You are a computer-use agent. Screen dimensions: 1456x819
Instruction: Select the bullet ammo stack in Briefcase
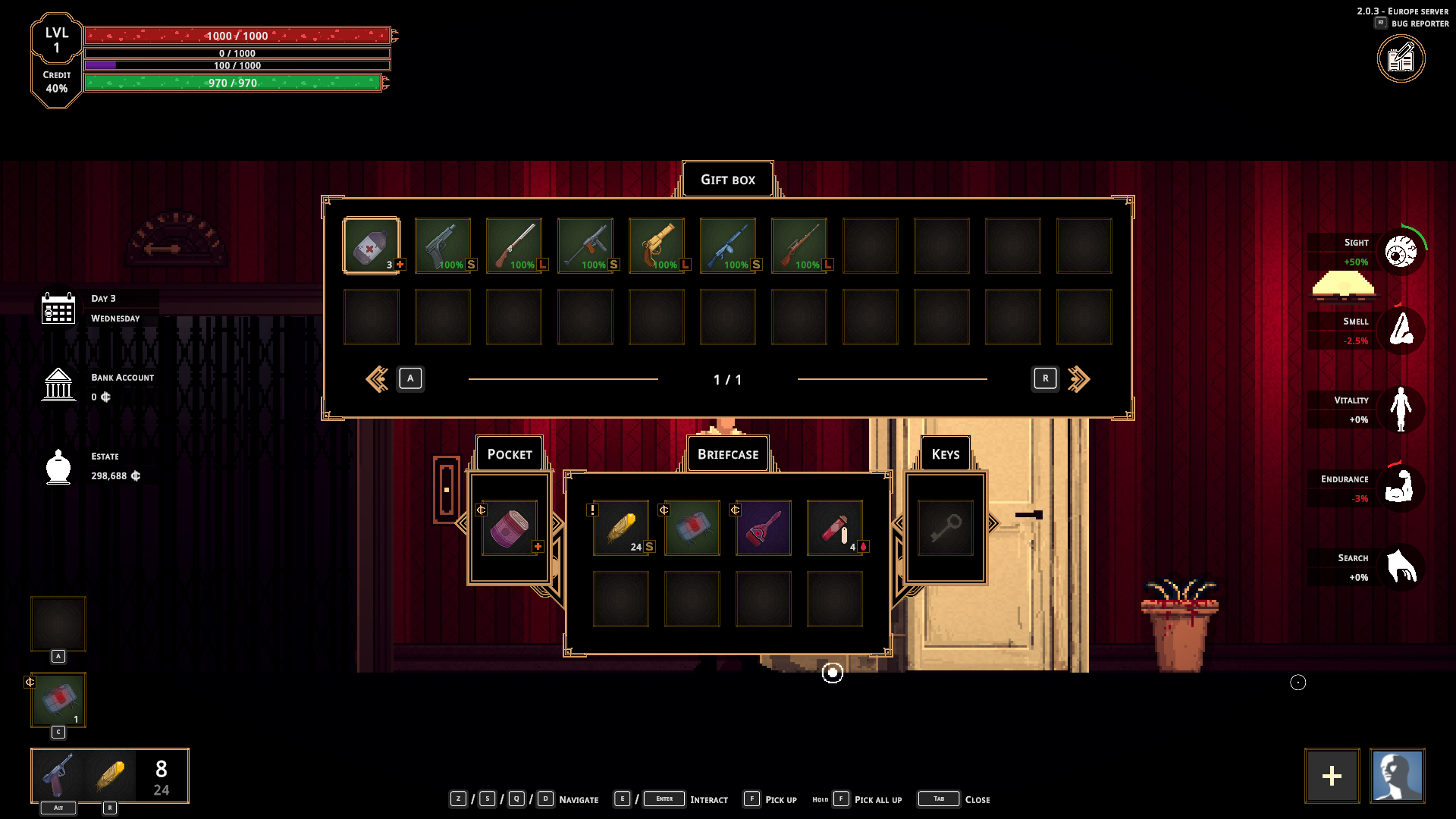pos(621,528)
